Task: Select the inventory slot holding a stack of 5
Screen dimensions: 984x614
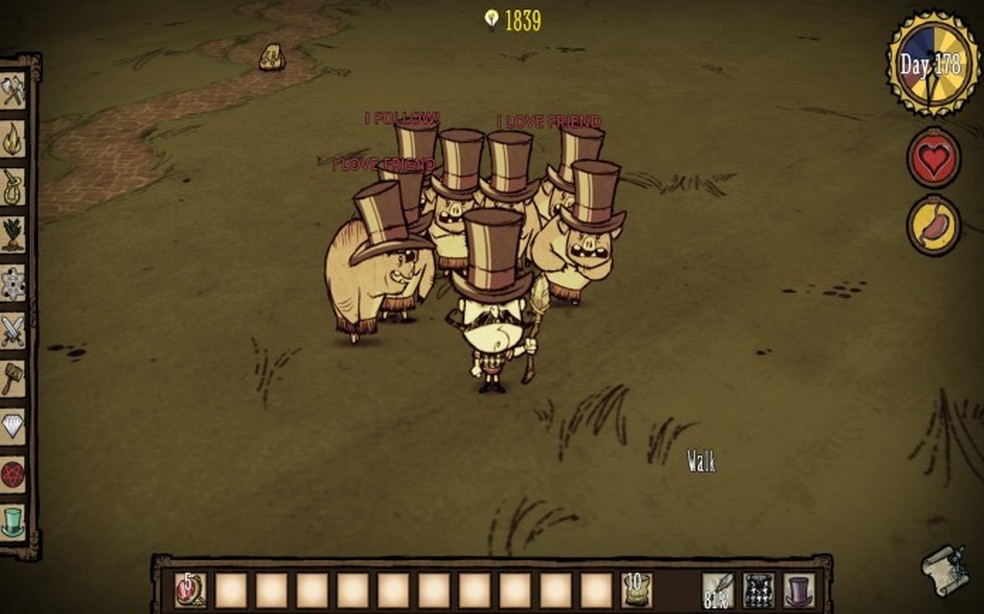Action: (x=190, y=590)
